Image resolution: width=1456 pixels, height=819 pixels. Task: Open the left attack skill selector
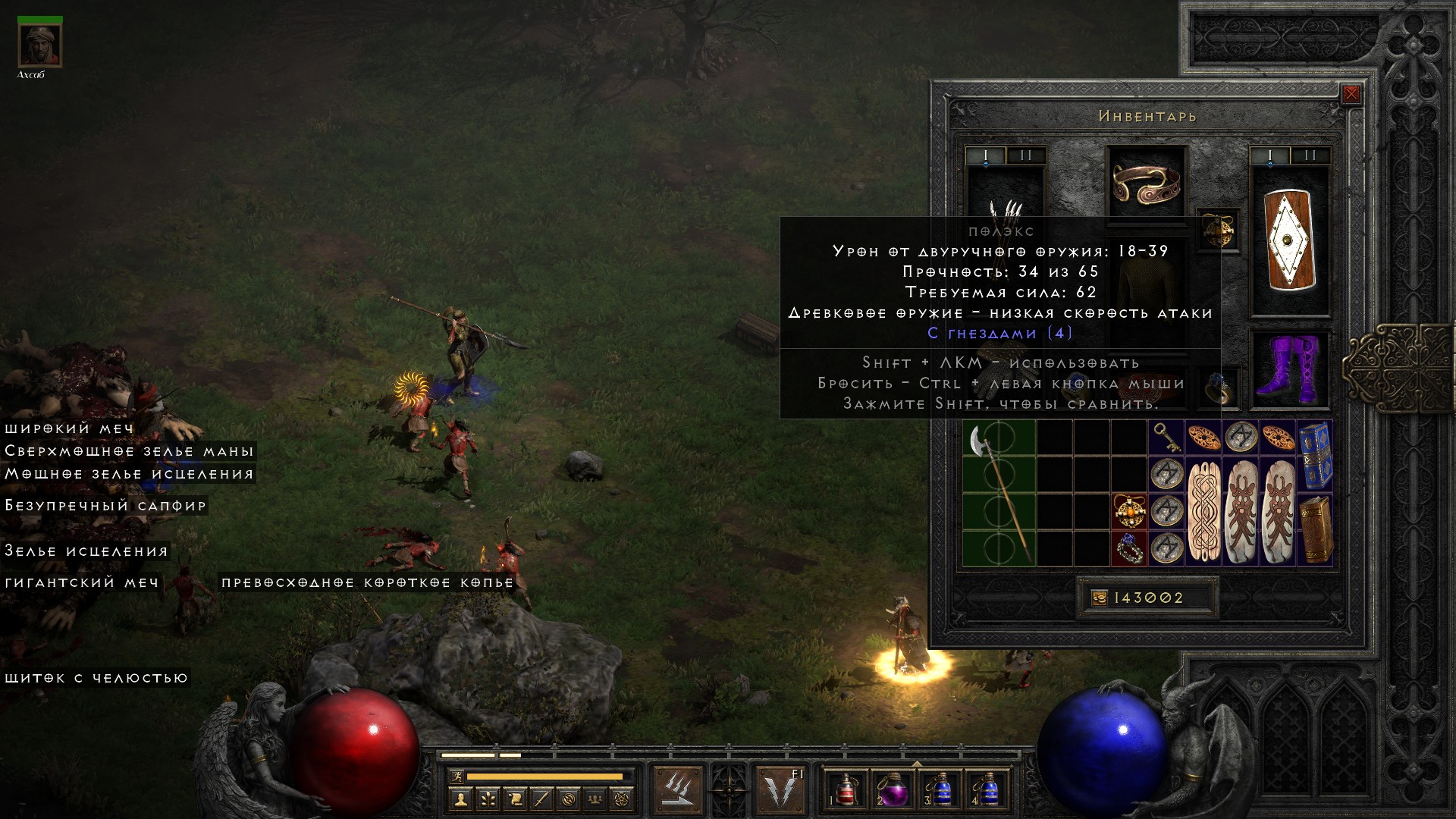[677, 789]
